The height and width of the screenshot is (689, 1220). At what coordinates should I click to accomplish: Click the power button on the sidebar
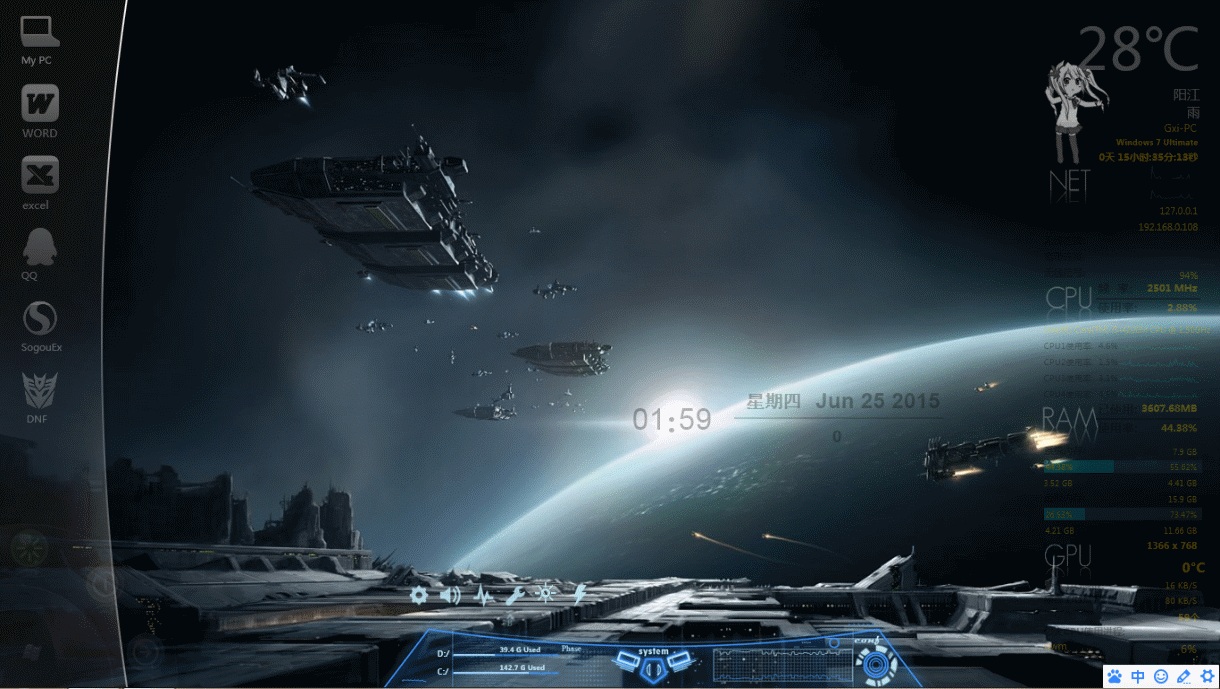102,584
